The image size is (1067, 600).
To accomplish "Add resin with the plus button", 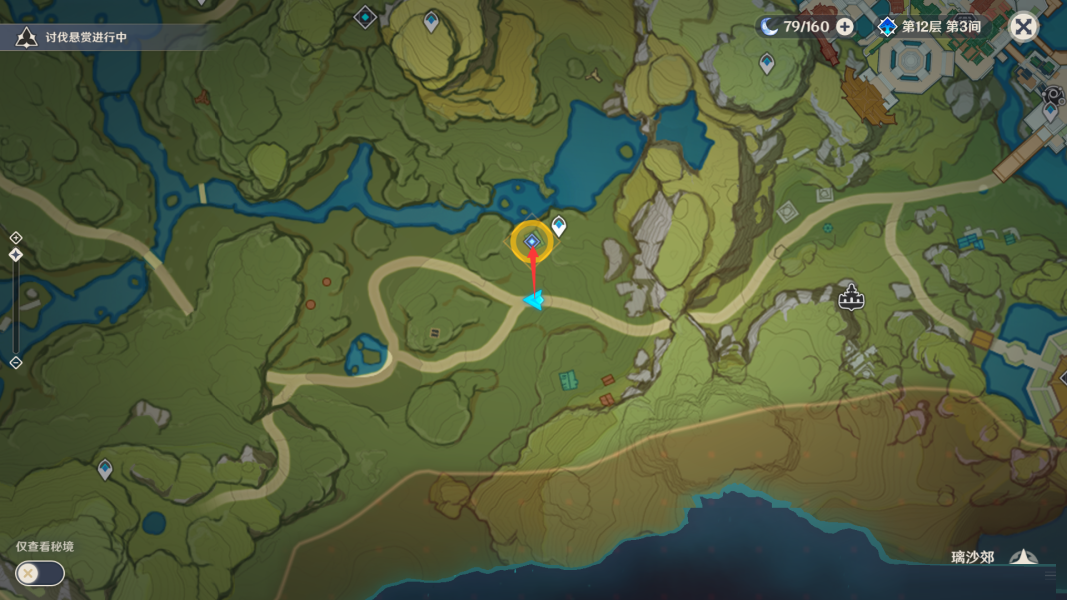I will tap(845, 27).
